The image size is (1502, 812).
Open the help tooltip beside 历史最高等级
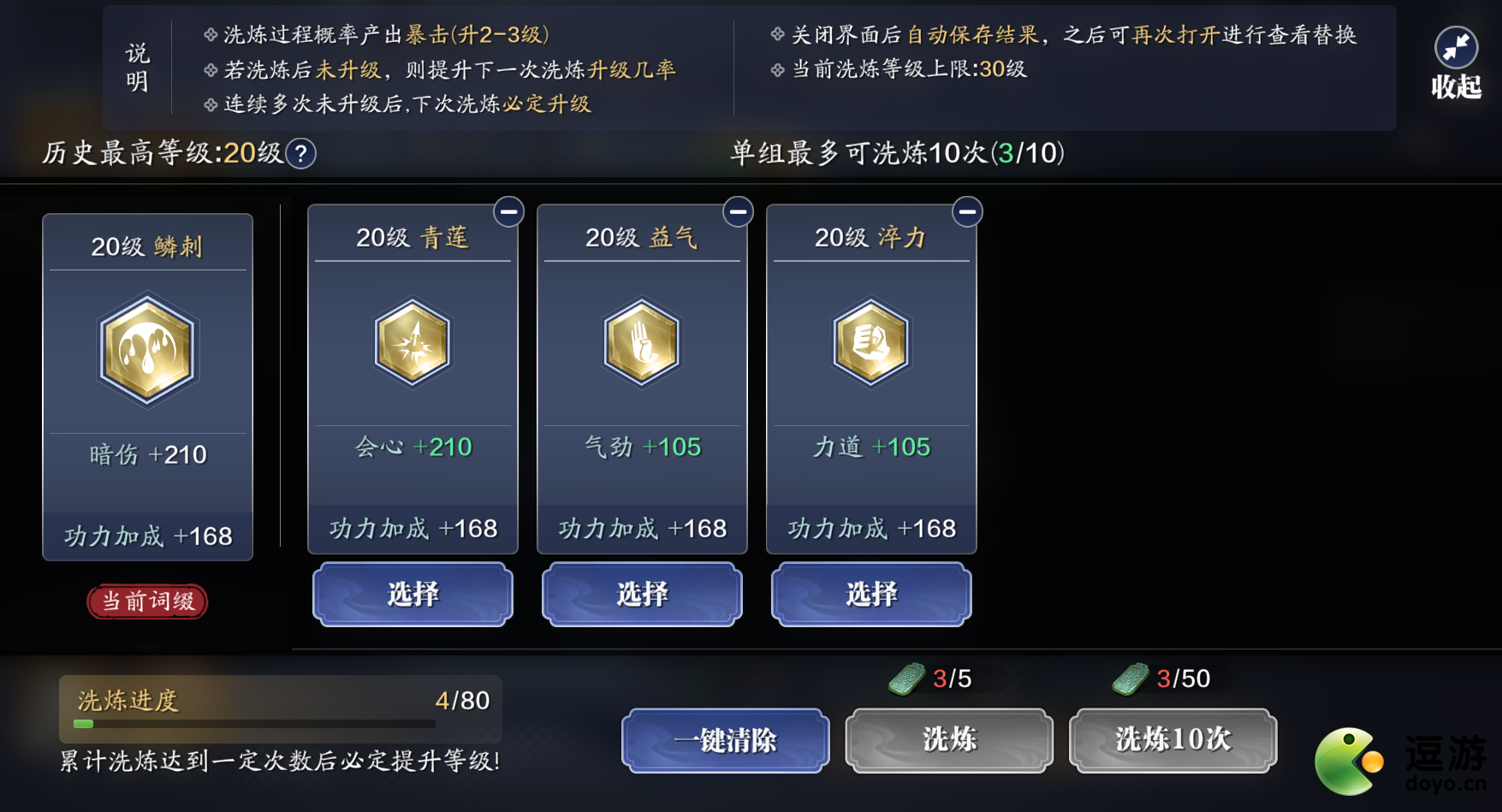[300, 154]
